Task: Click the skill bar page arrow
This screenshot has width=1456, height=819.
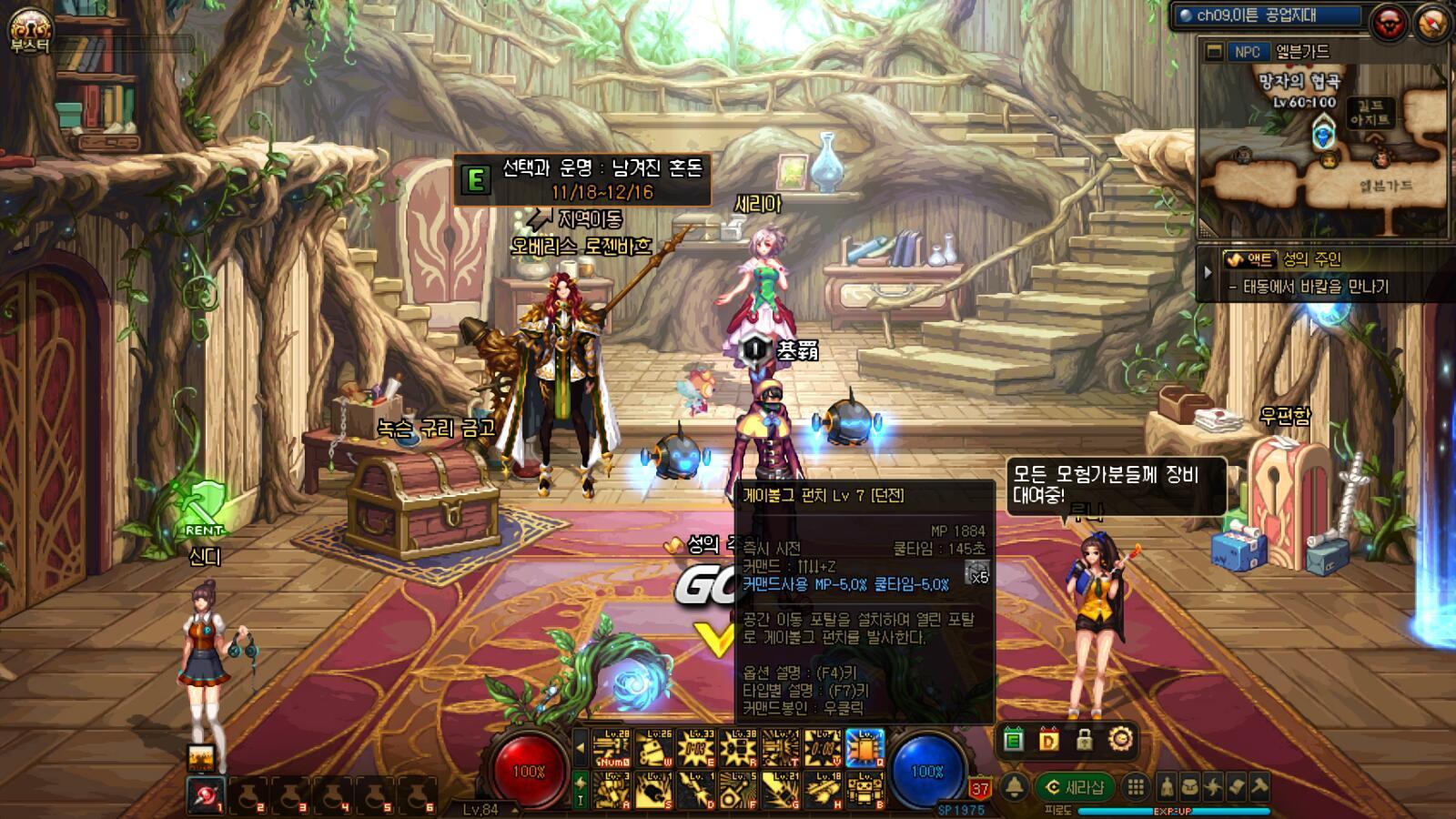Action: click(x=580, y=748)
